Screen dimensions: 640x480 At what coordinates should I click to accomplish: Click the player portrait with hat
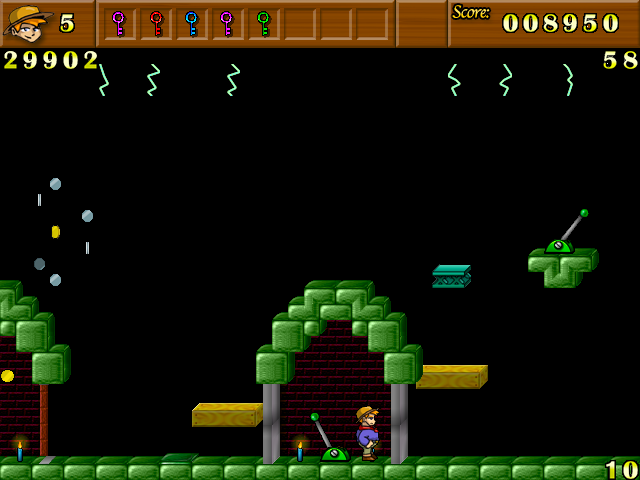click(27, 23)
